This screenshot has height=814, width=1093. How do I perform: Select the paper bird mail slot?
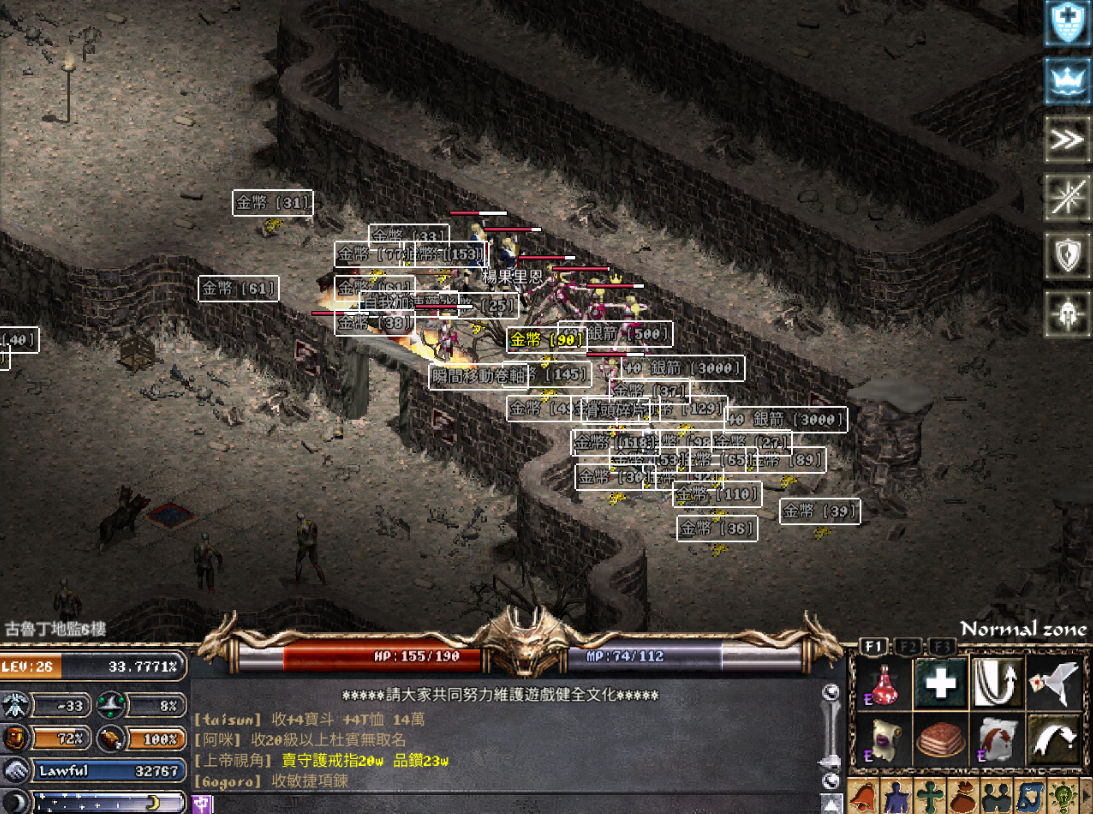1054,683
